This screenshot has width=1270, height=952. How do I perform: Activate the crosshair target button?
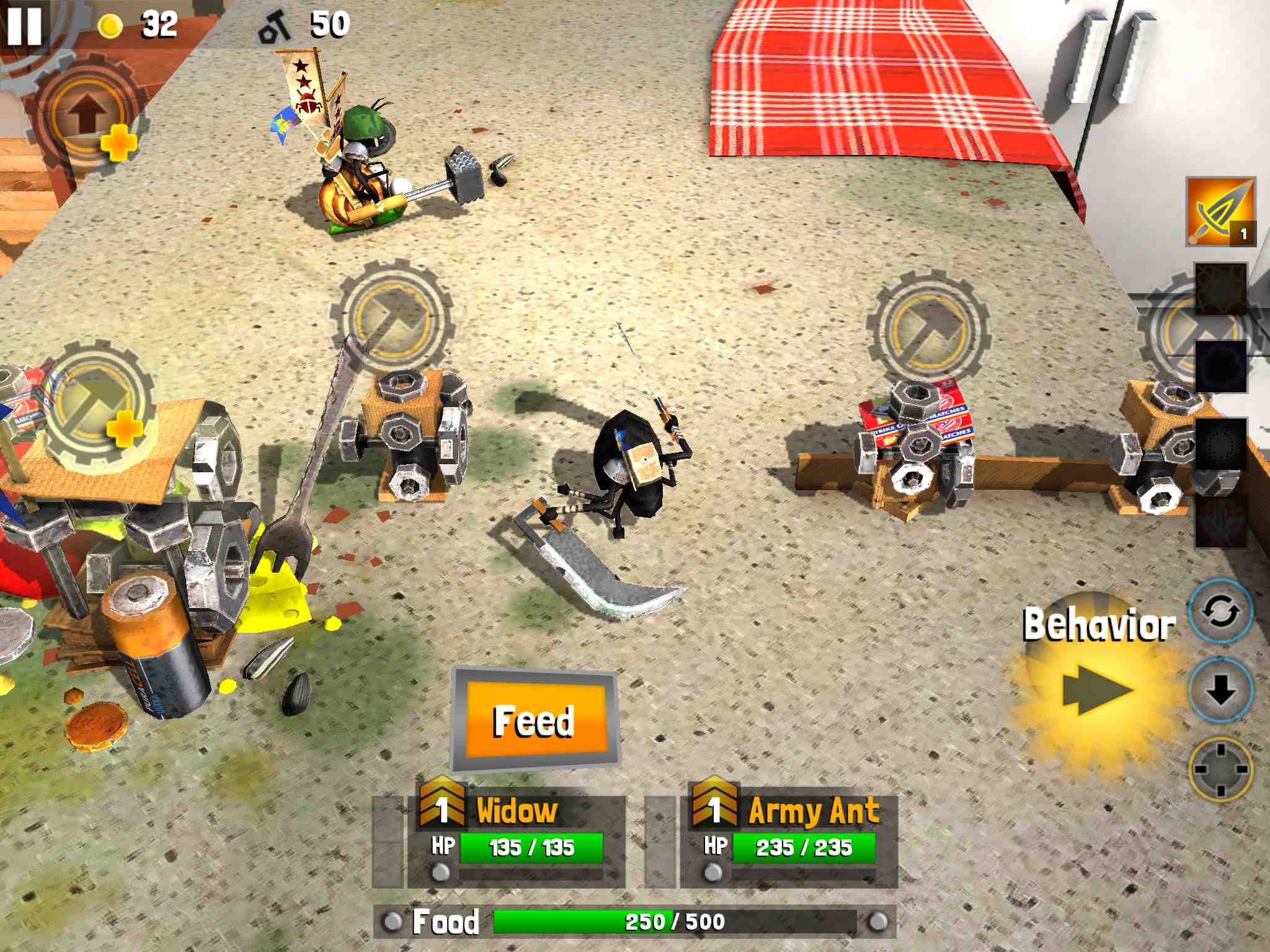1220,769
